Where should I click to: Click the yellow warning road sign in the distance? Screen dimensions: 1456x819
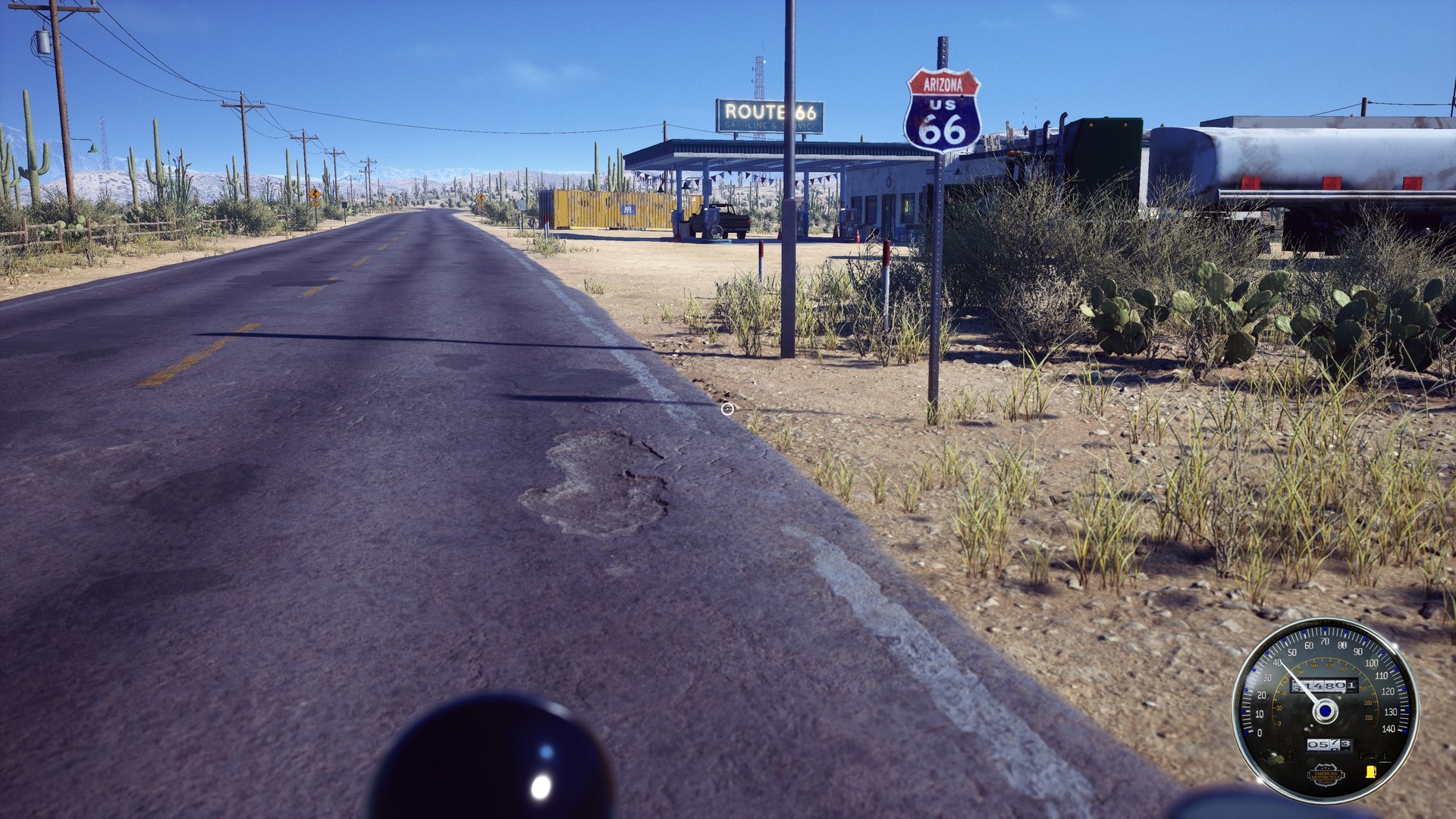tap(315, 195)
